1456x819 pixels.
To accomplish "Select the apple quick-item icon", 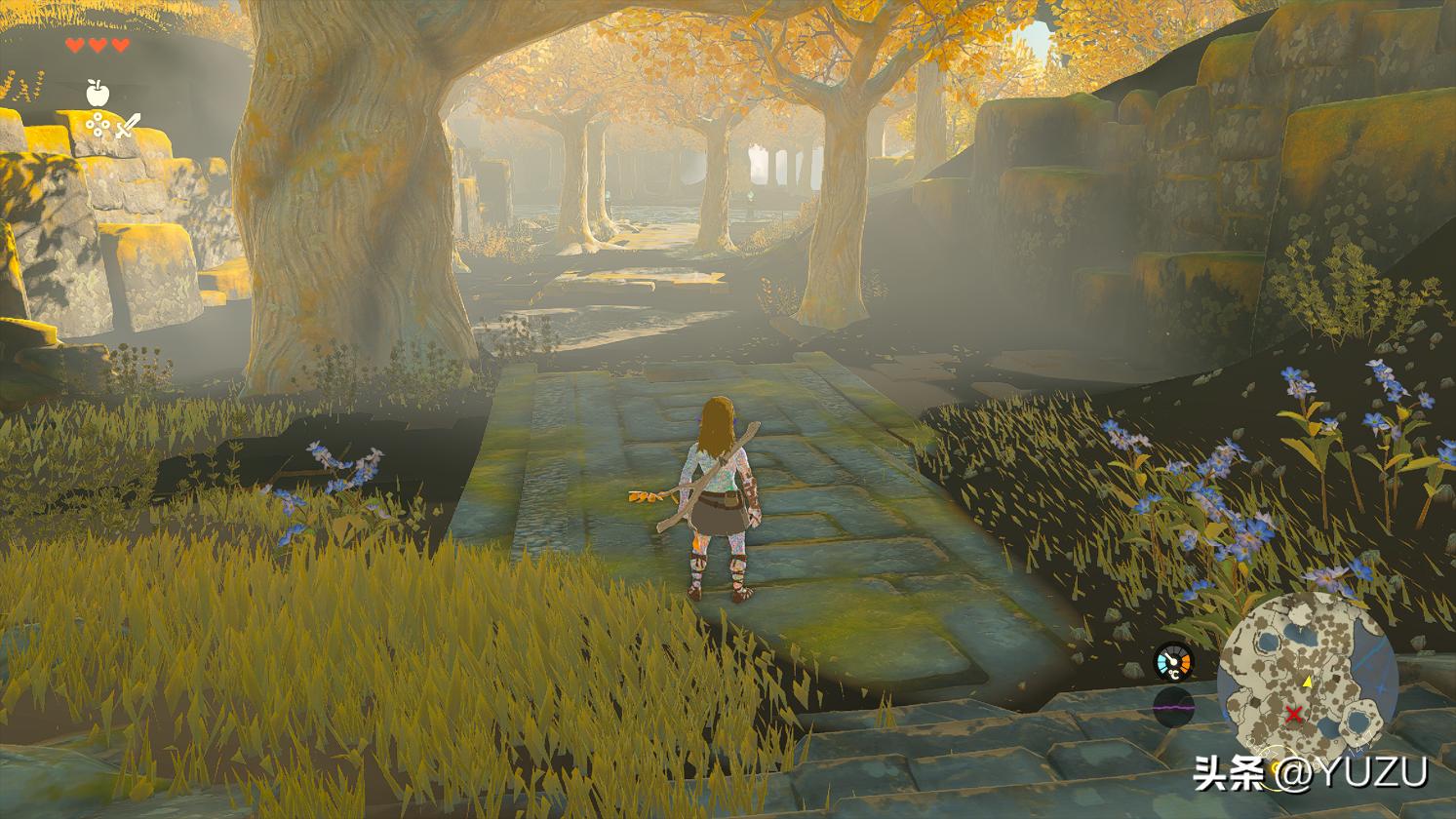I will point(97,93).
